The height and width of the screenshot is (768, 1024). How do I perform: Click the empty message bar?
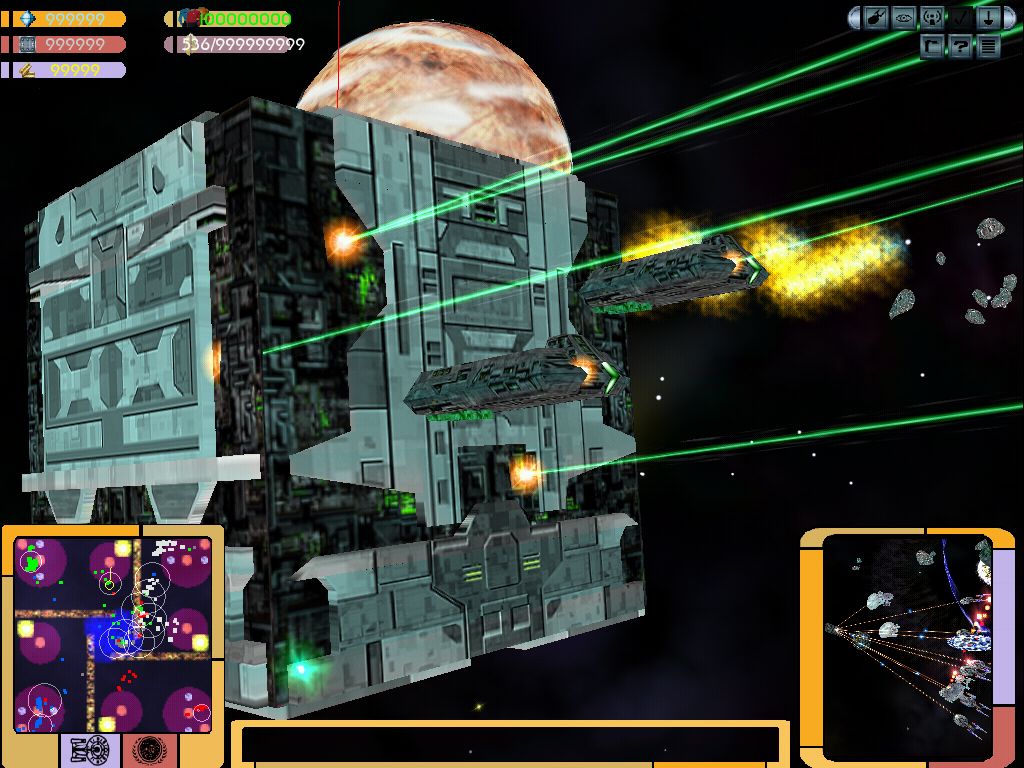click(510, 745)
